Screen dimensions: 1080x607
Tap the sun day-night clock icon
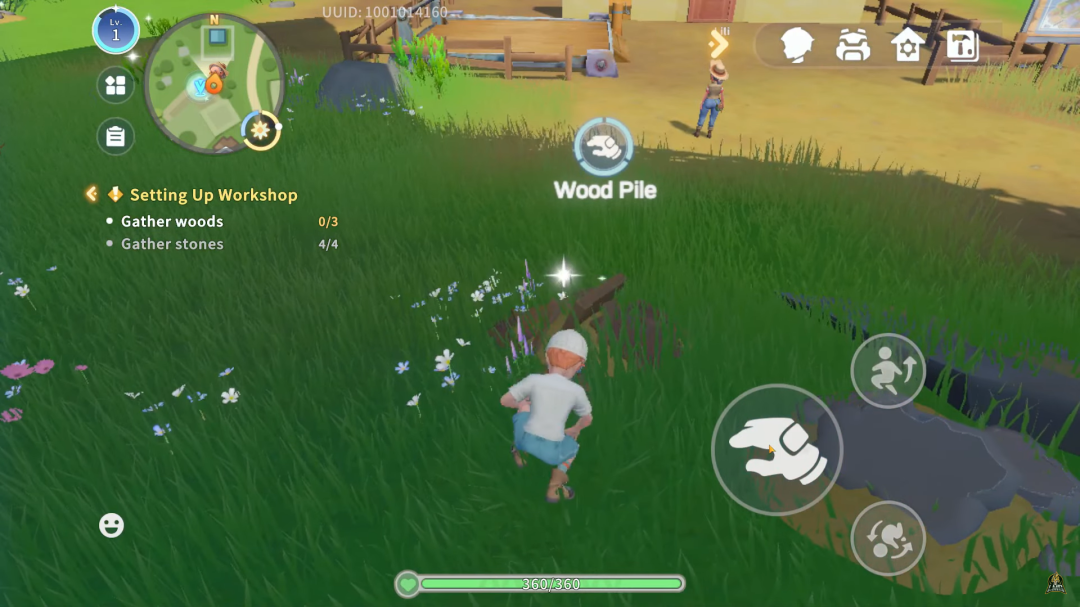point(261,130)
